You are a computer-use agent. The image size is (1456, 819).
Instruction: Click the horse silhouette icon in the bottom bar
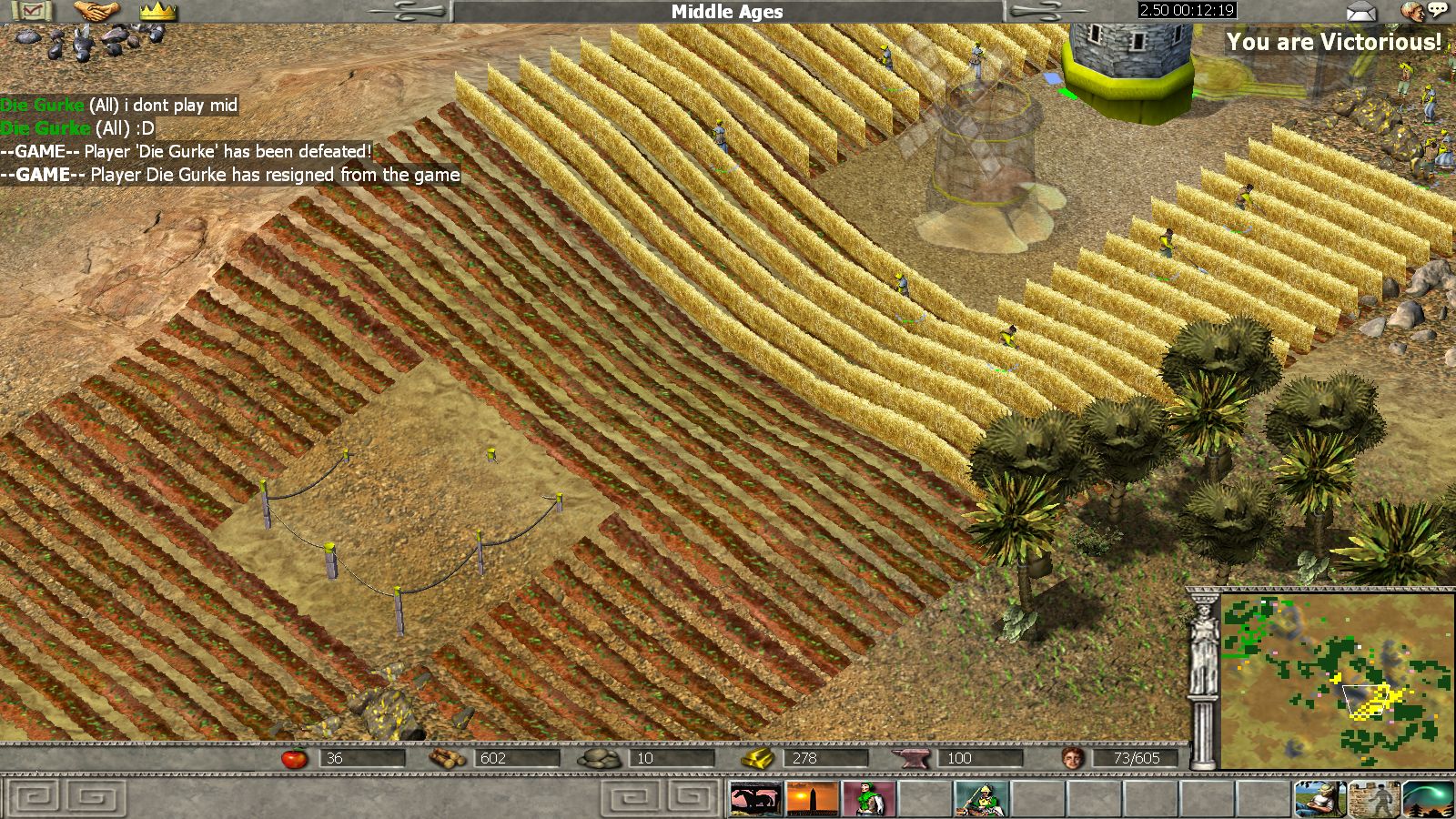click(755, 799)
